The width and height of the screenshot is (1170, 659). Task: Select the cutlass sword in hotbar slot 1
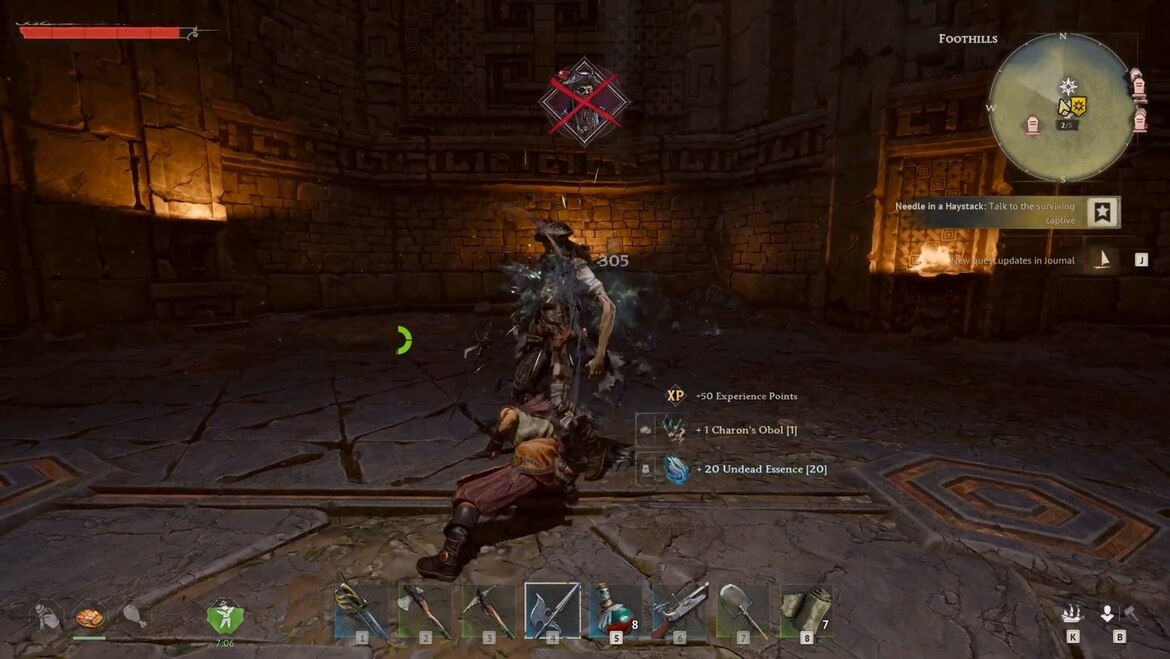[x=361, y=609]
